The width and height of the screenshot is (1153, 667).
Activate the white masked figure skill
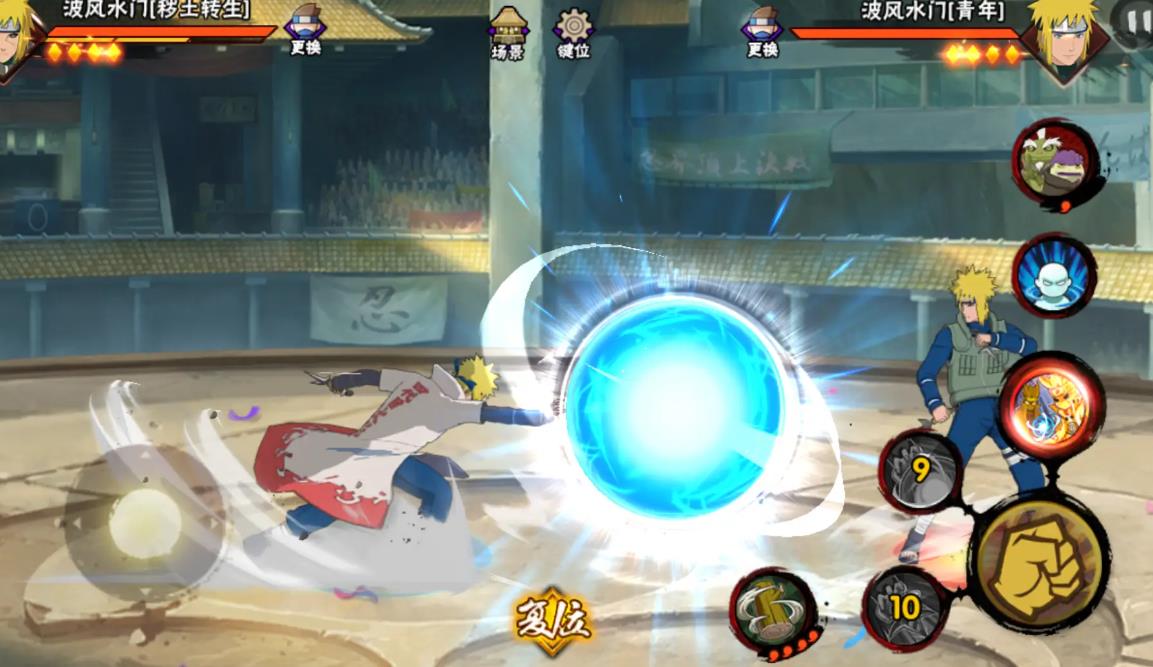[x=1054, y=276]
